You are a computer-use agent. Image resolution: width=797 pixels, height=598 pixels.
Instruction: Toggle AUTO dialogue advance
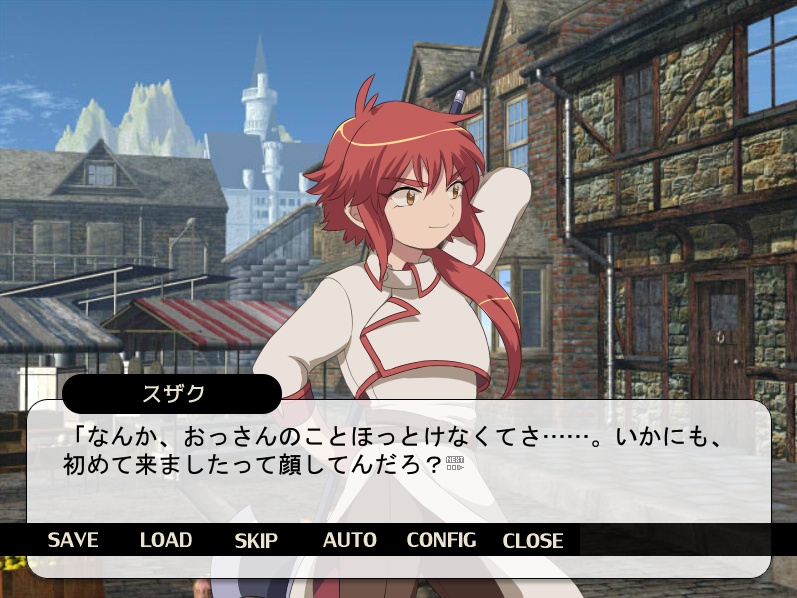(349, 540)
